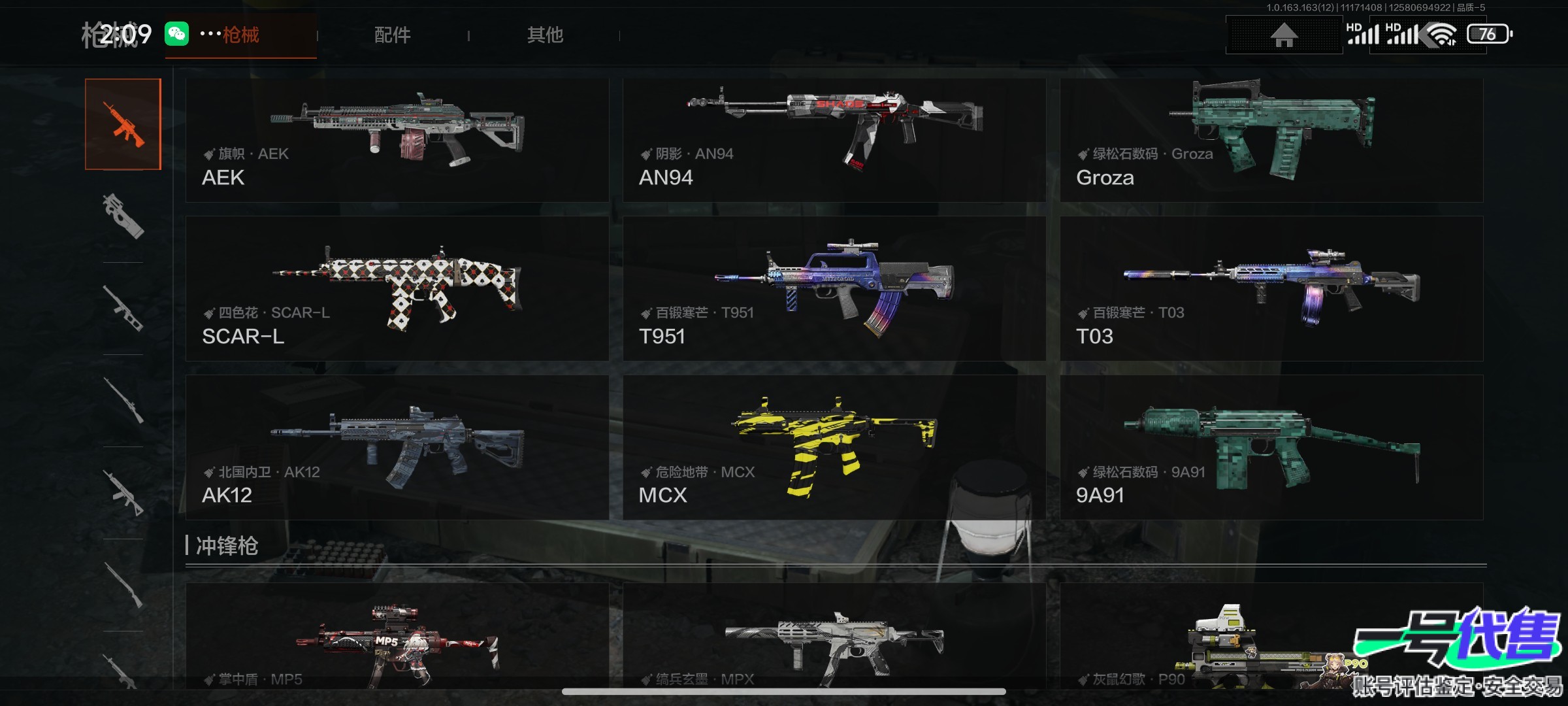Image resolution: width=1568 pixels, height=706 pixels.
Task: Pick the T03 weapon card
Action: (1271, 288)
